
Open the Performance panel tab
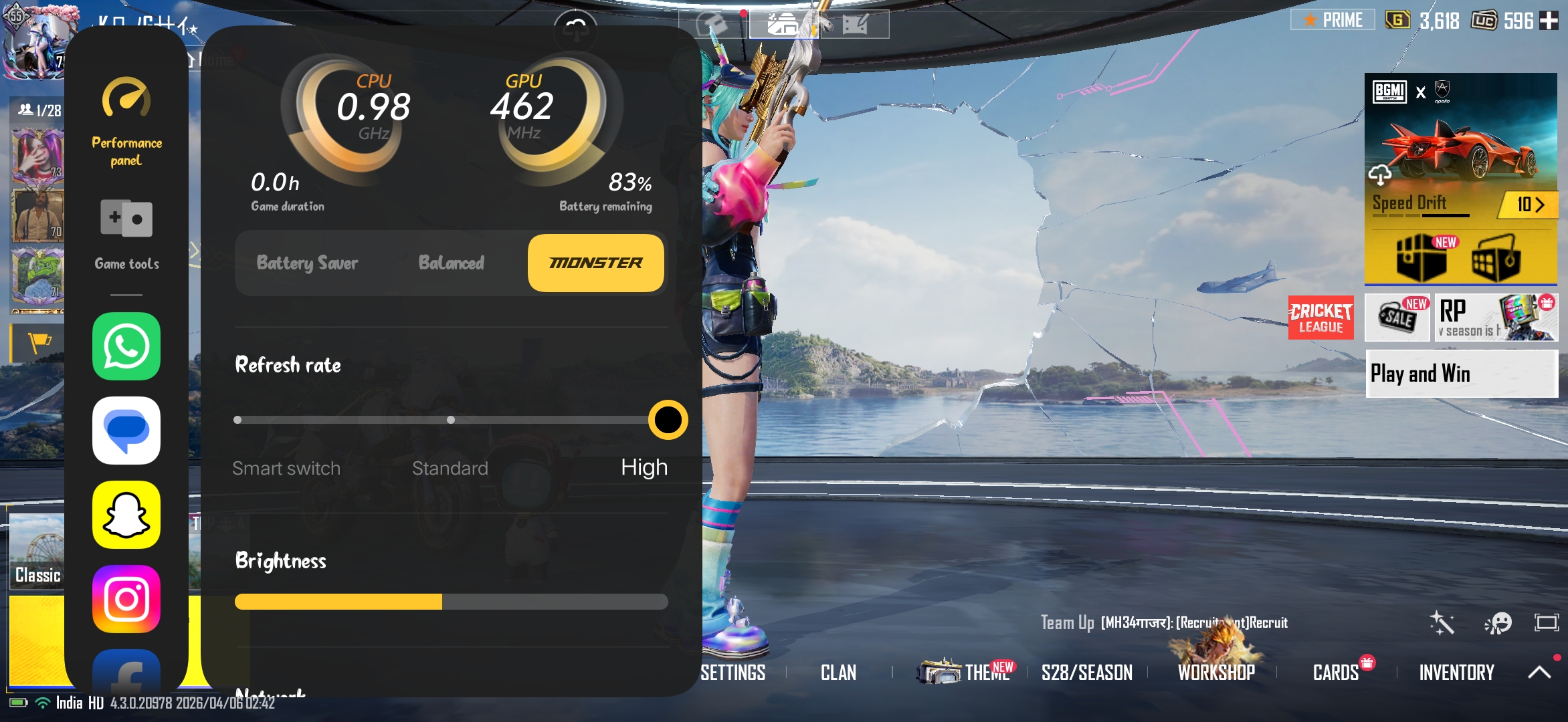[126, 122]
